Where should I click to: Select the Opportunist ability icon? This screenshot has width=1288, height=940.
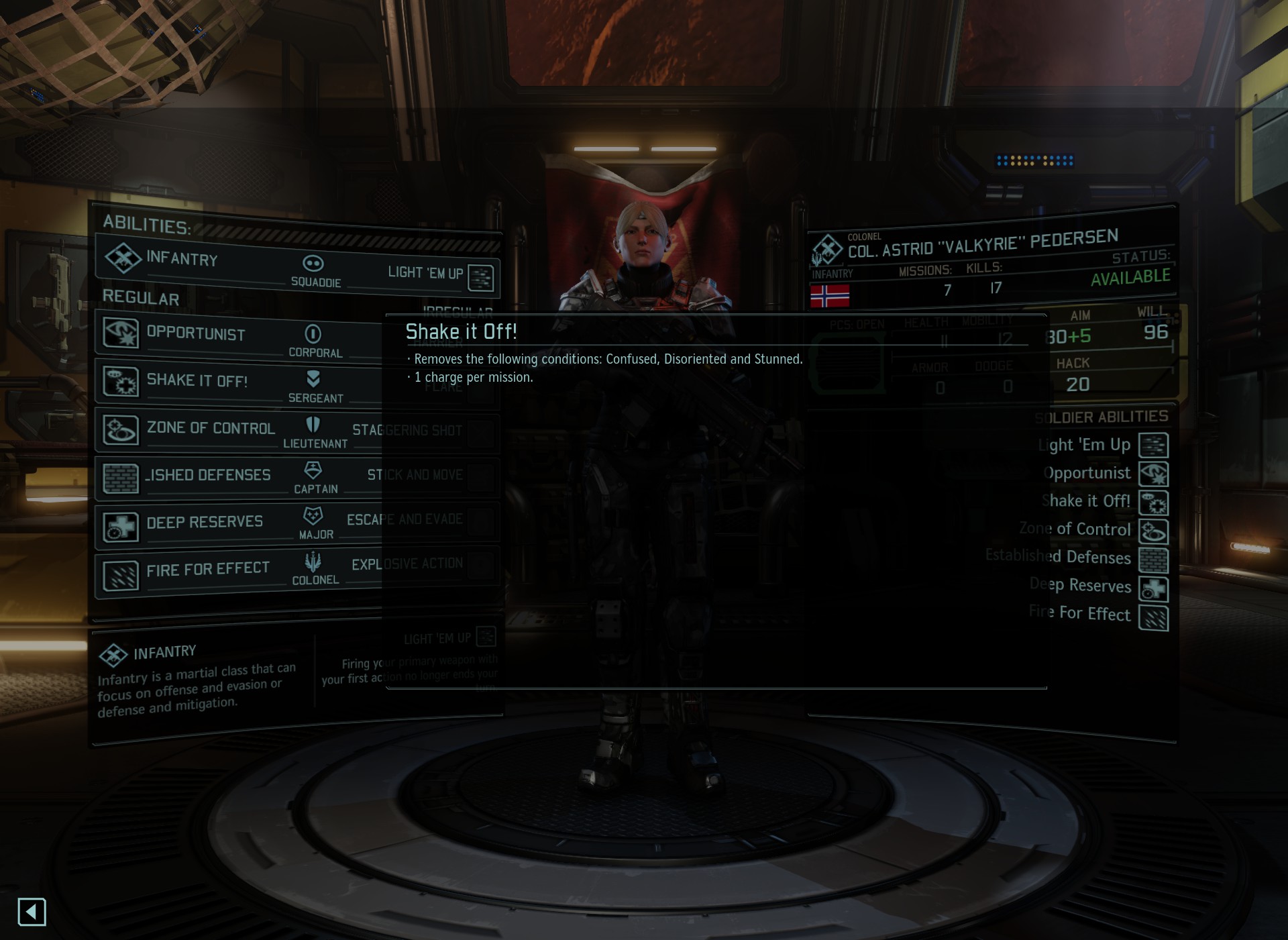pyautogui.click(x=121, y=333)
